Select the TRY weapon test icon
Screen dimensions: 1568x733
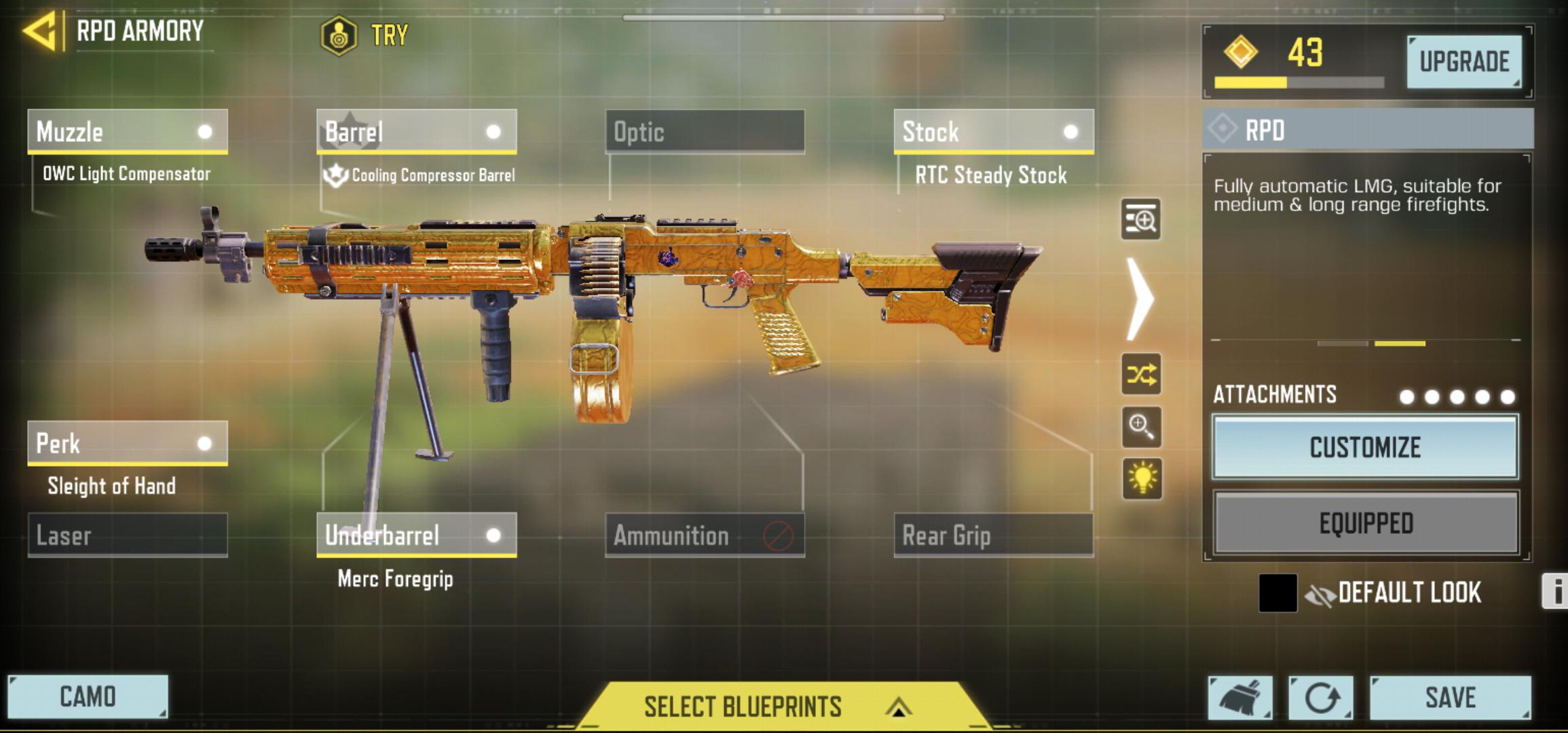click(x=340, y=31)
